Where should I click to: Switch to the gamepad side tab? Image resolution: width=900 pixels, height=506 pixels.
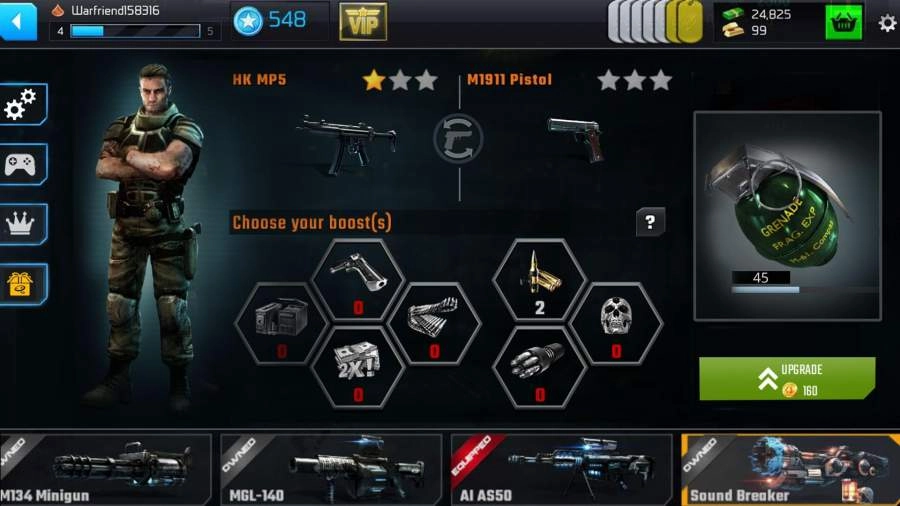[x=21, y=164]
